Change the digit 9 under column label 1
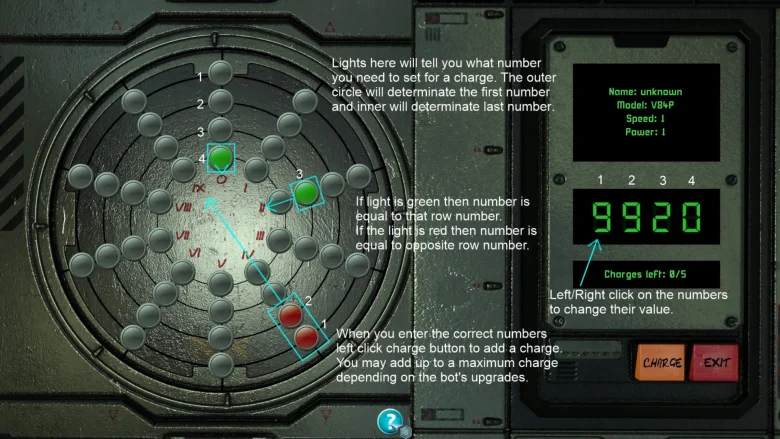780x439 pixels. [602, 217]
